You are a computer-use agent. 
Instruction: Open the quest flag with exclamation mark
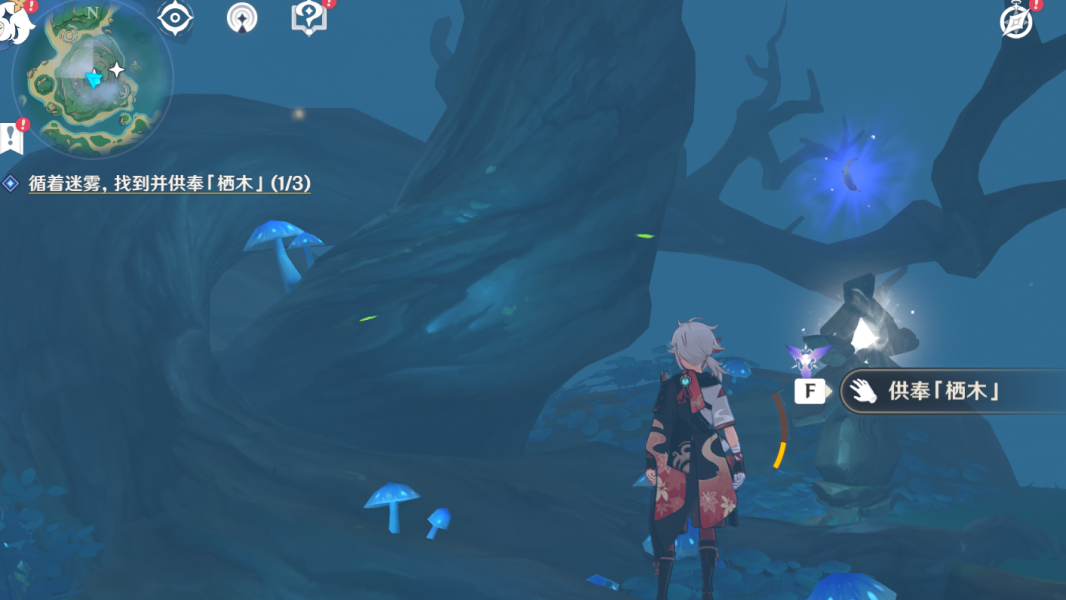pyautogui.click(x=12, y=138)
